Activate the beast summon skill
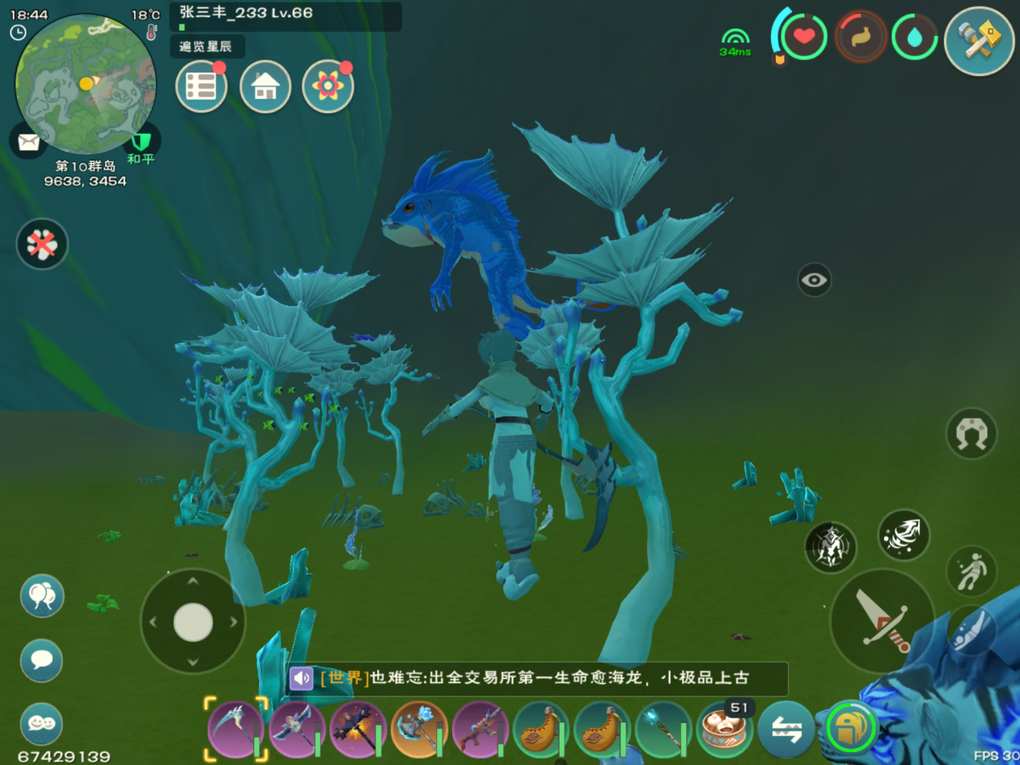The image size is (1020, 765). click(831, 547)
